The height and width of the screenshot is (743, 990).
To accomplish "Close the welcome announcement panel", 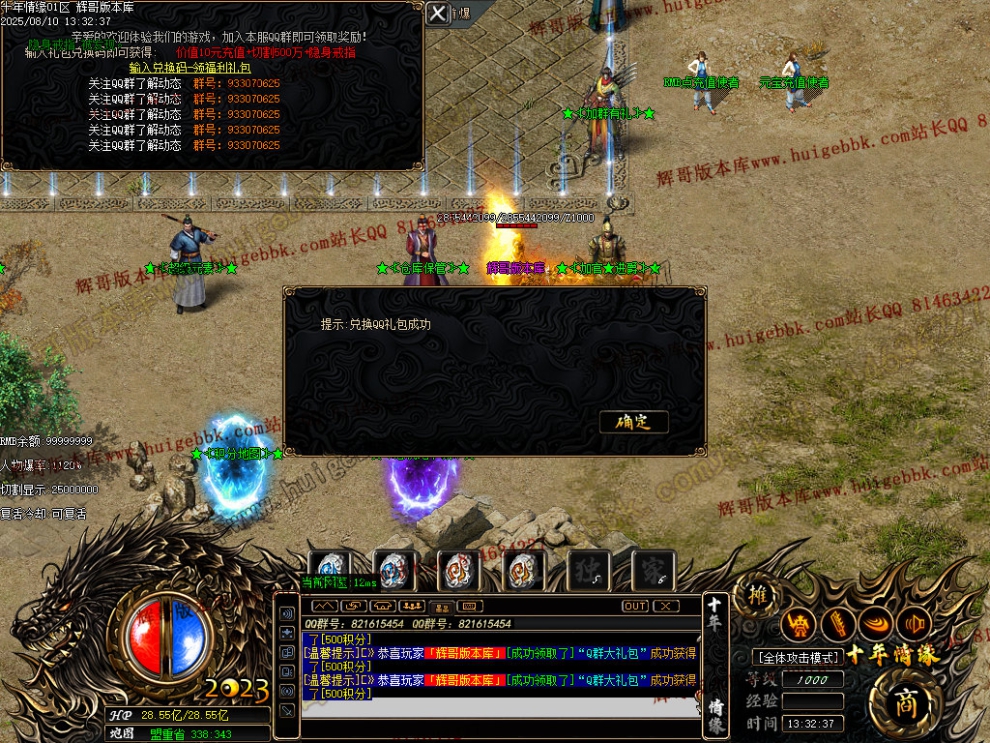I will coord(437,13).
